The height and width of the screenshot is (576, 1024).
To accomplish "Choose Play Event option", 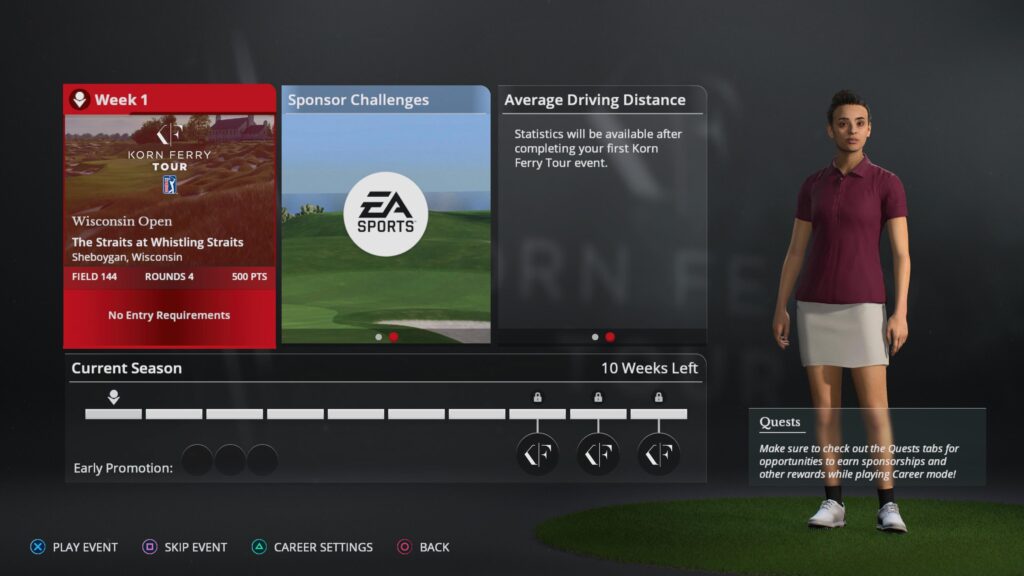I will [x=74, y=547].
